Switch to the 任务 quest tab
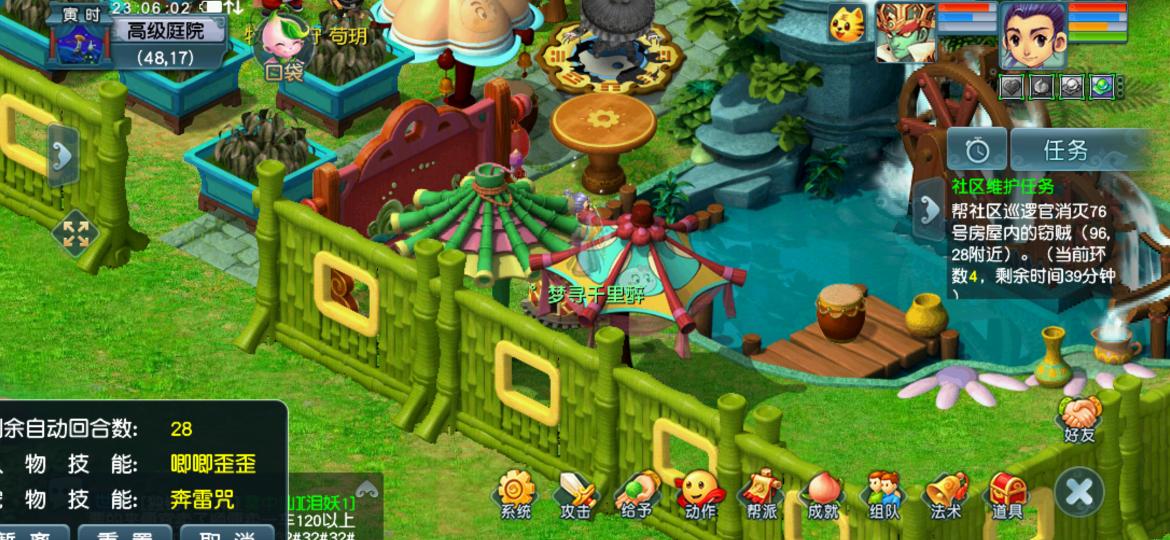The width and height of the screenshot is (1170, 540). click(x=1066, y=150)
